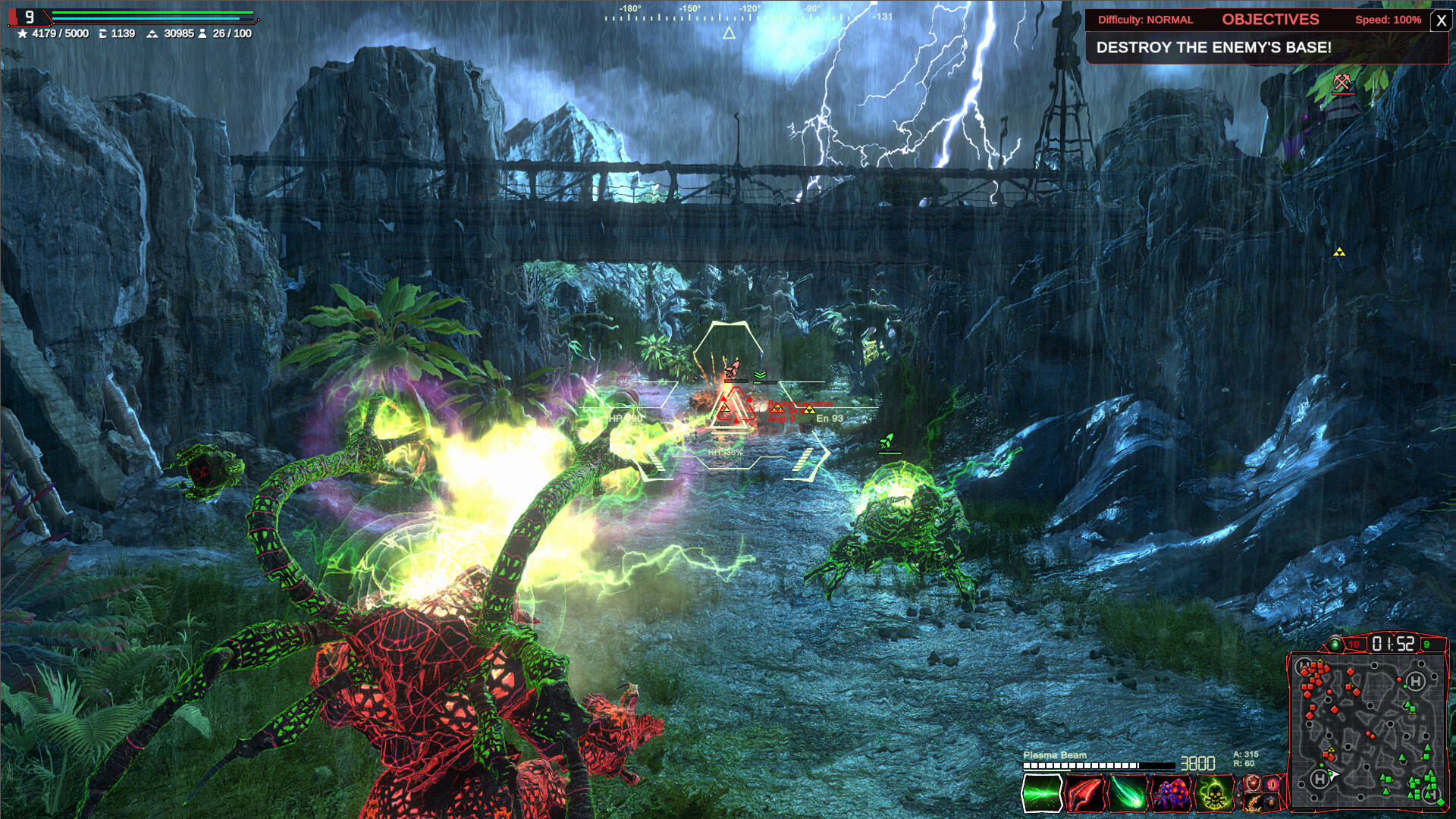Activate the red claw slash ability
Screen dimensions: 1456x819
tap(1084, 793)
